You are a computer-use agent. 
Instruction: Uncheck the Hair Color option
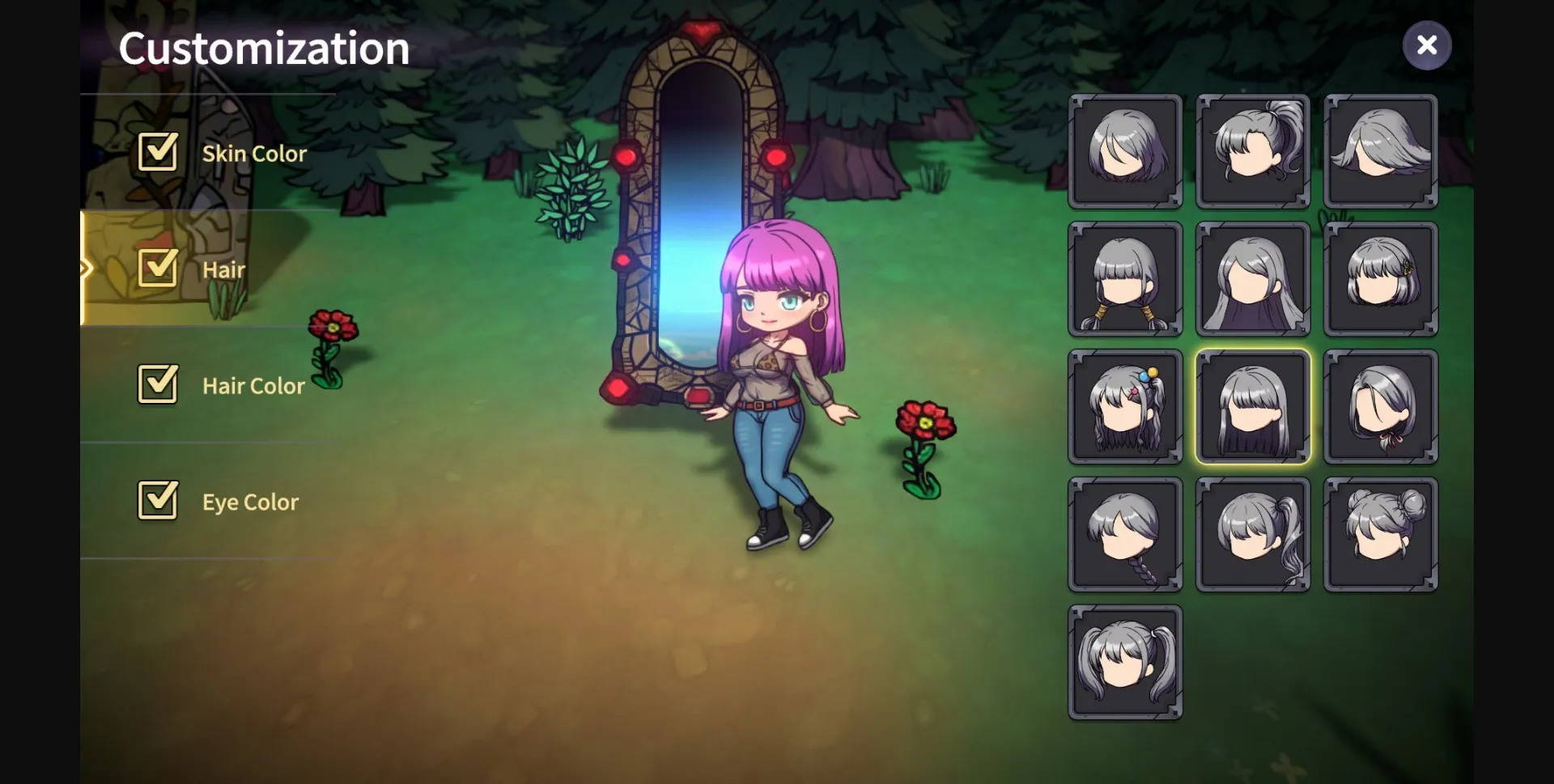pos(158,385)
